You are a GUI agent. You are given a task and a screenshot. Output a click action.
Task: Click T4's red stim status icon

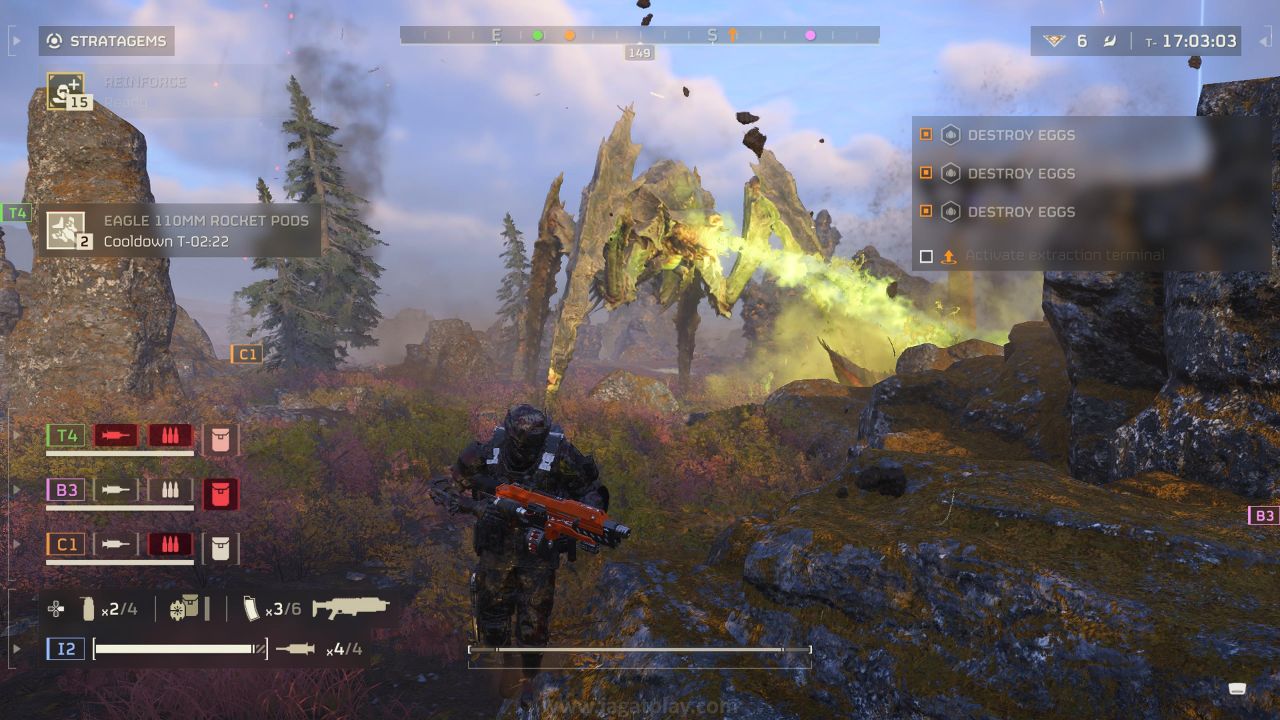[116, 436]
